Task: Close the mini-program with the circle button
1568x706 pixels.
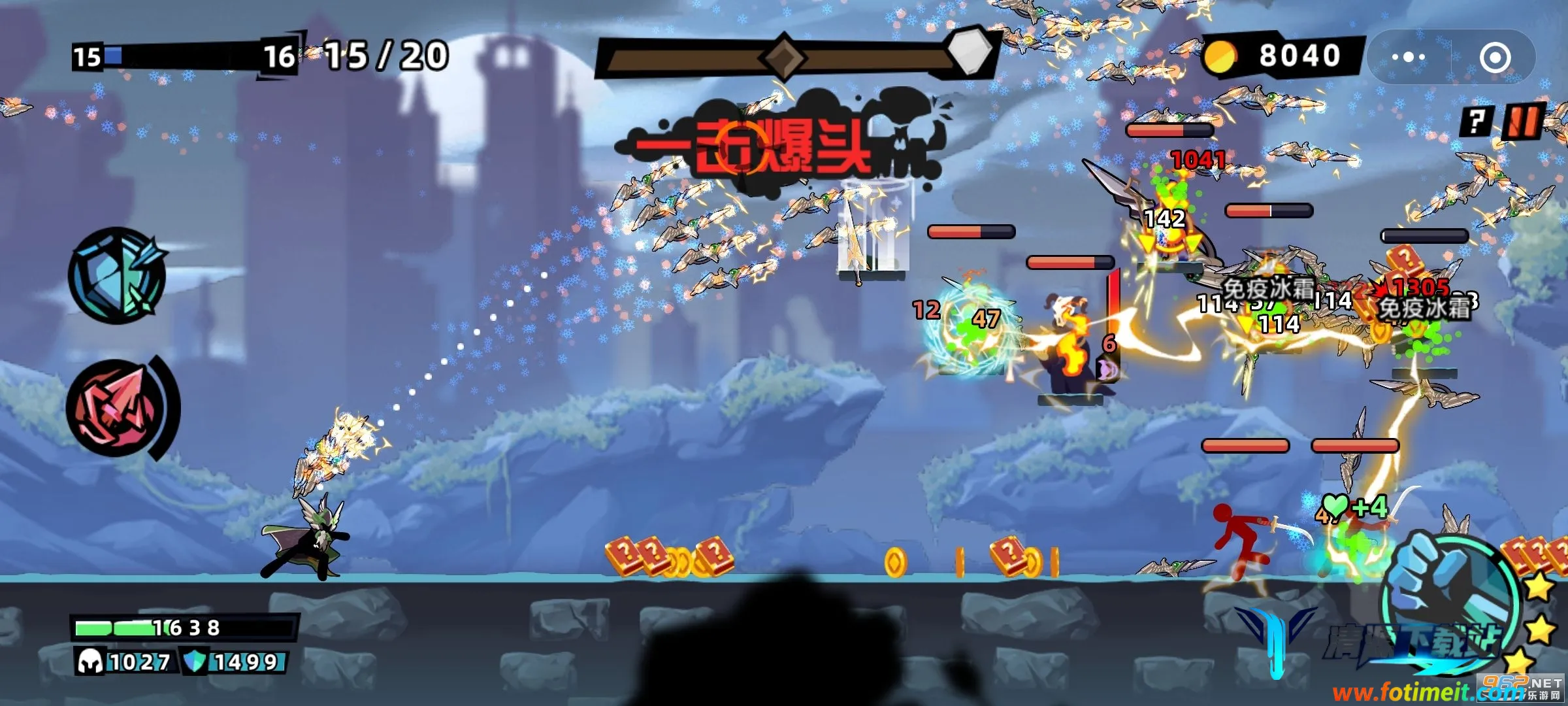Action: [x=1495, y=58]
